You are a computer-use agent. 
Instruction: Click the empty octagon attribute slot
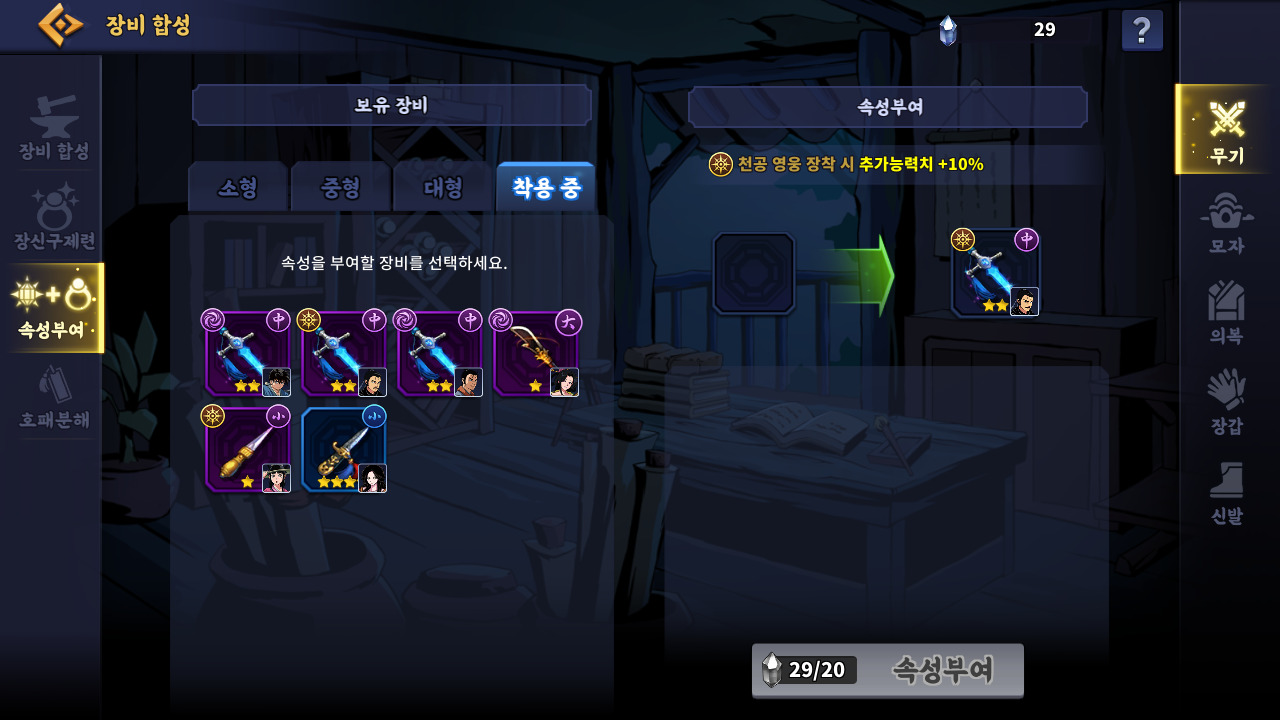754,274
